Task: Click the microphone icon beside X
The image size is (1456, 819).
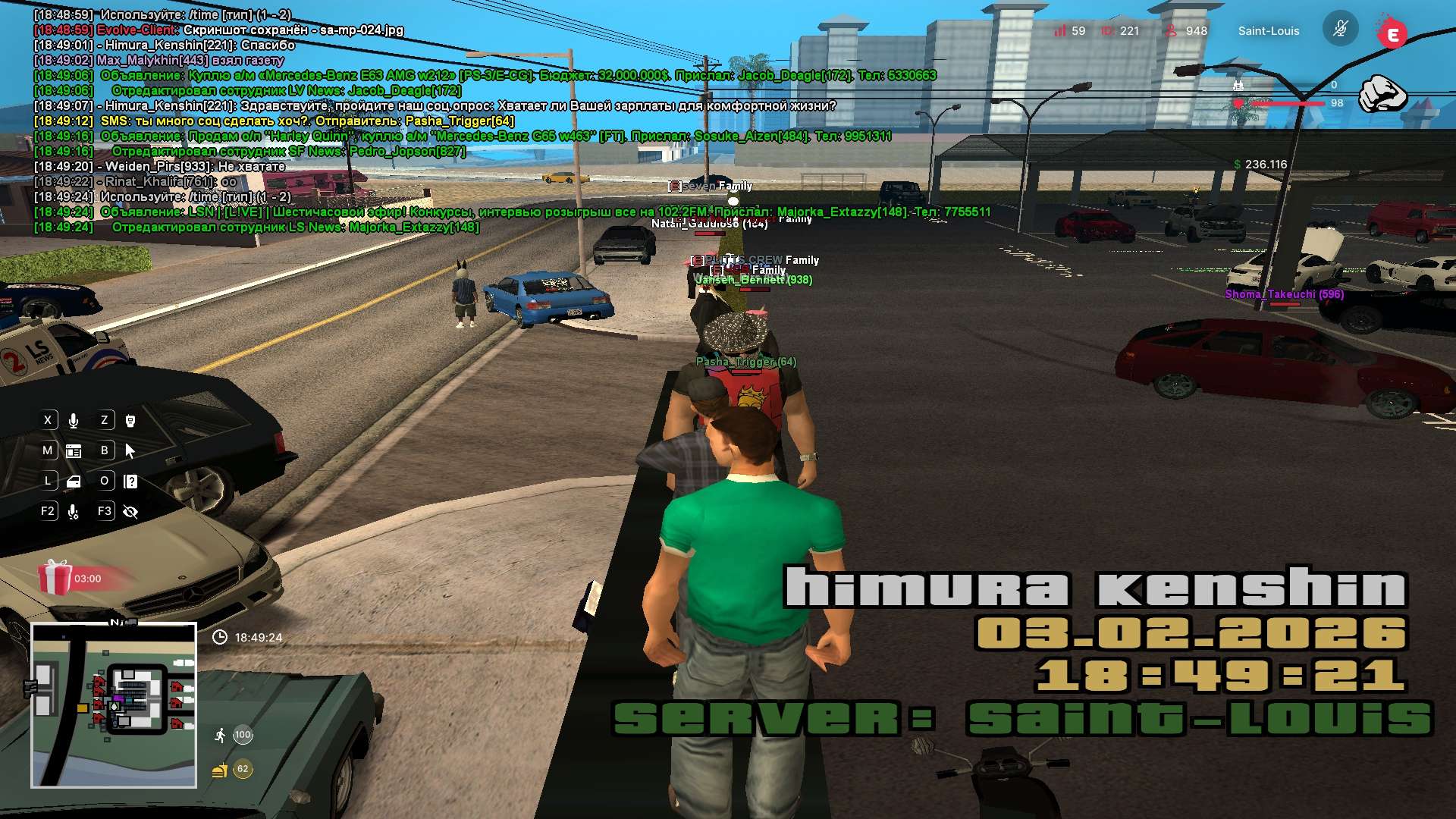Action: pyautogui.click(x=74, y=420)
